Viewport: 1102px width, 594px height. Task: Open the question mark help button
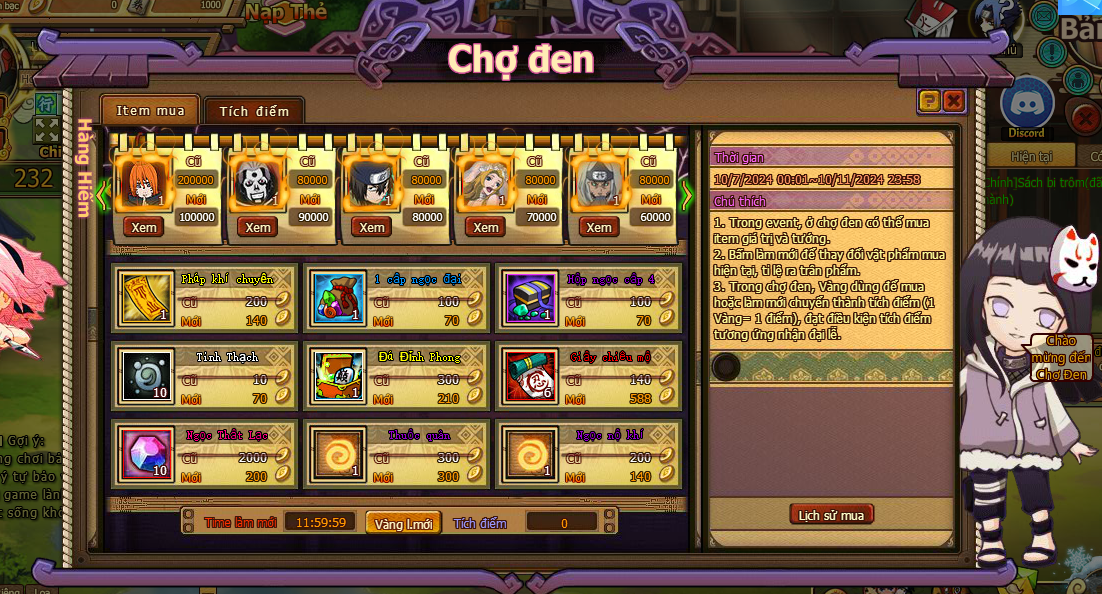pyautogui.click(x=929, y=101)
